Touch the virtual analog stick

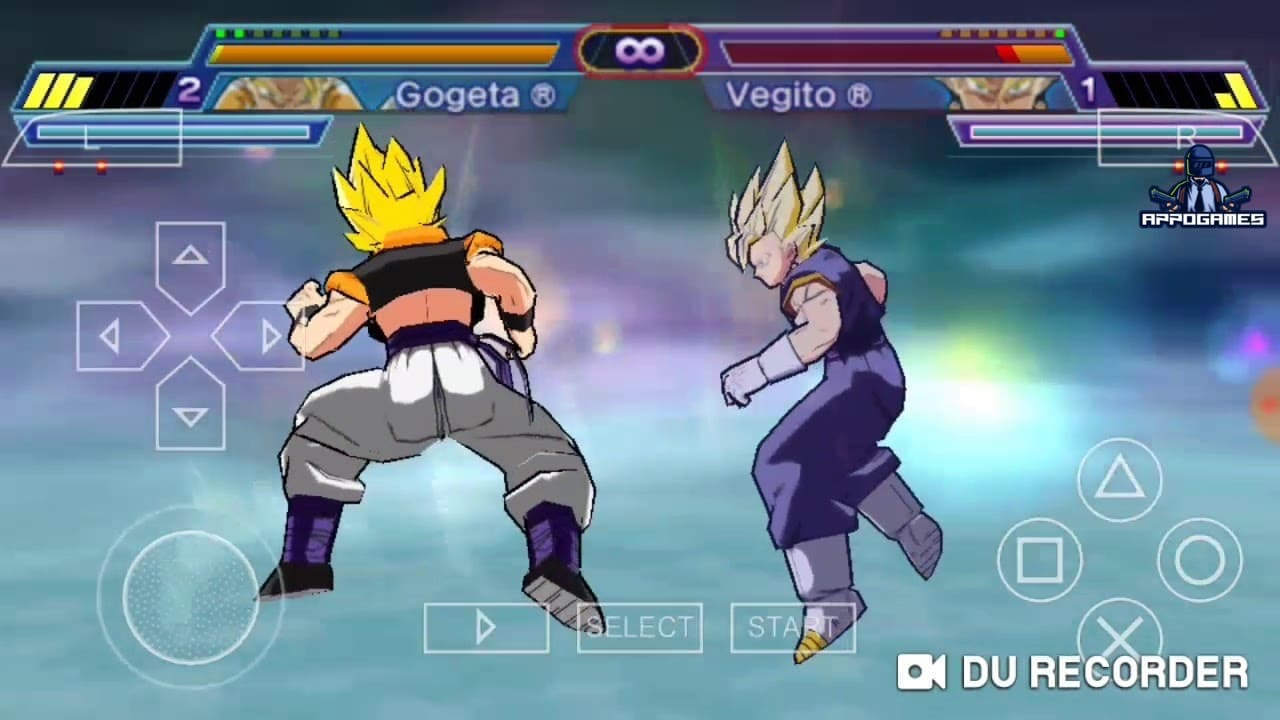[x=190, y=596]
